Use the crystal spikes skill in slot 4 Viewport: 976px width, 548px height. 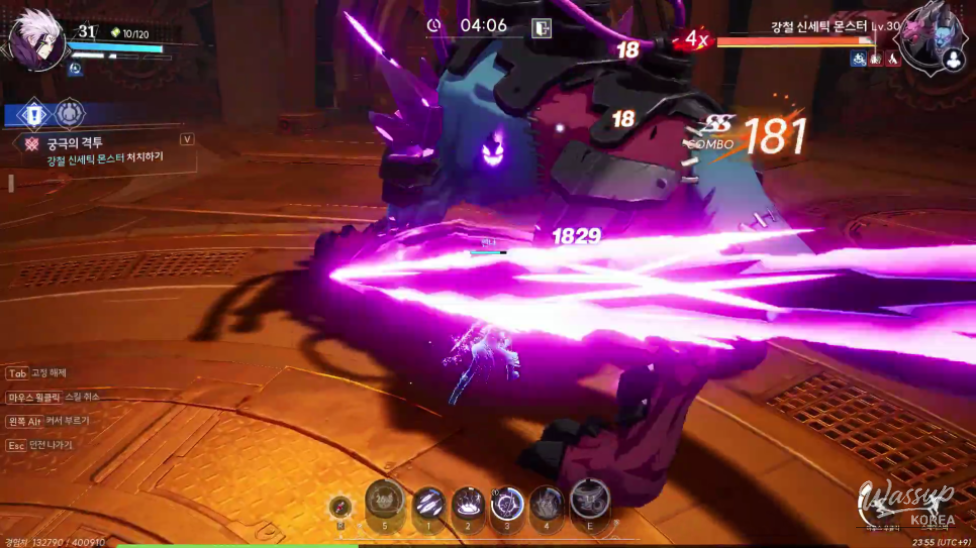coord(546,502)
